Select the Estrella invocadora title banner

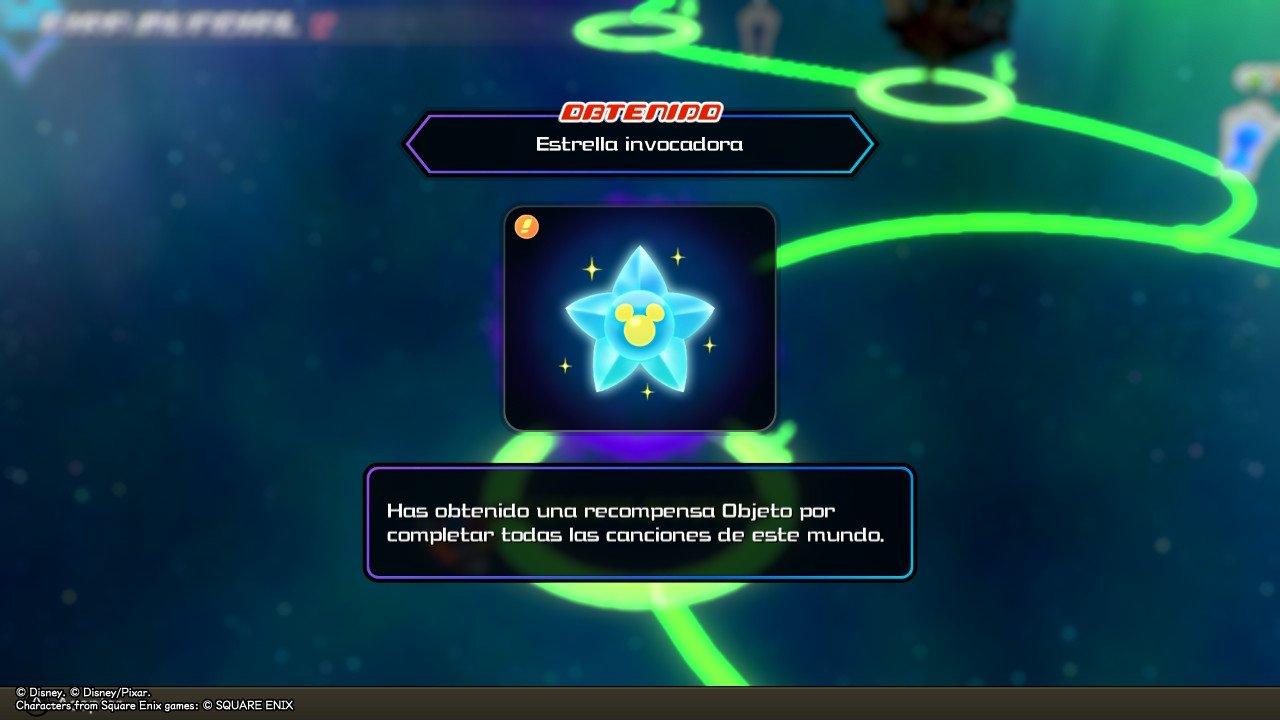(640, 142)
